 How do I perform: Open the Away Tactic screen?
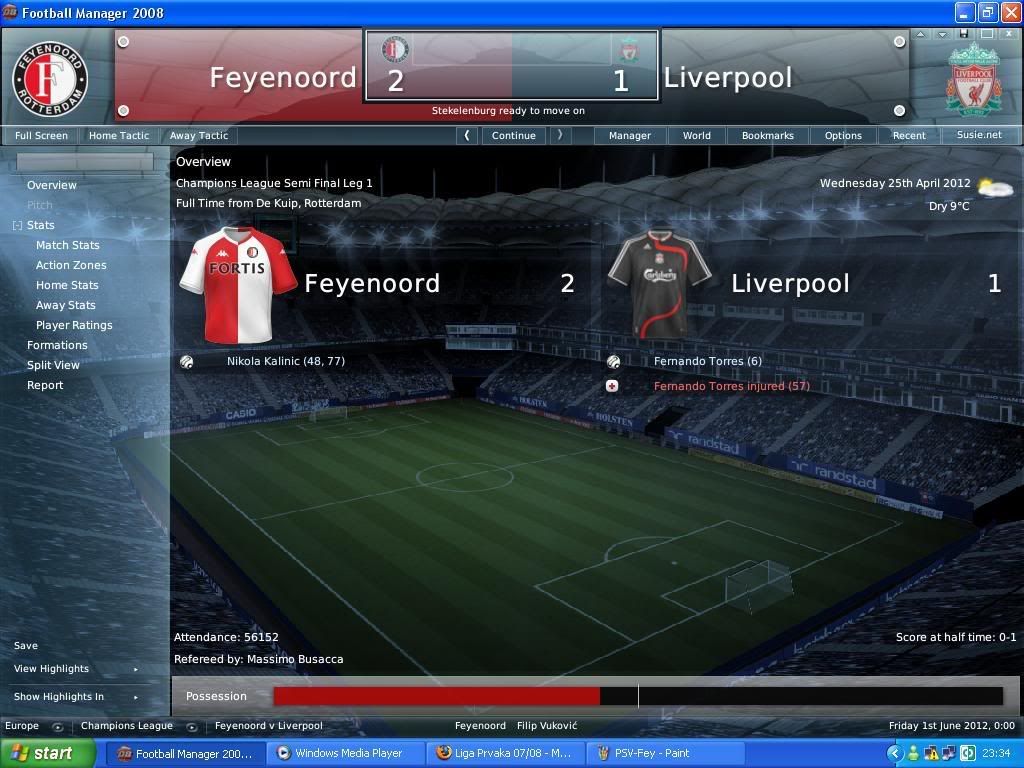[198, 135]
